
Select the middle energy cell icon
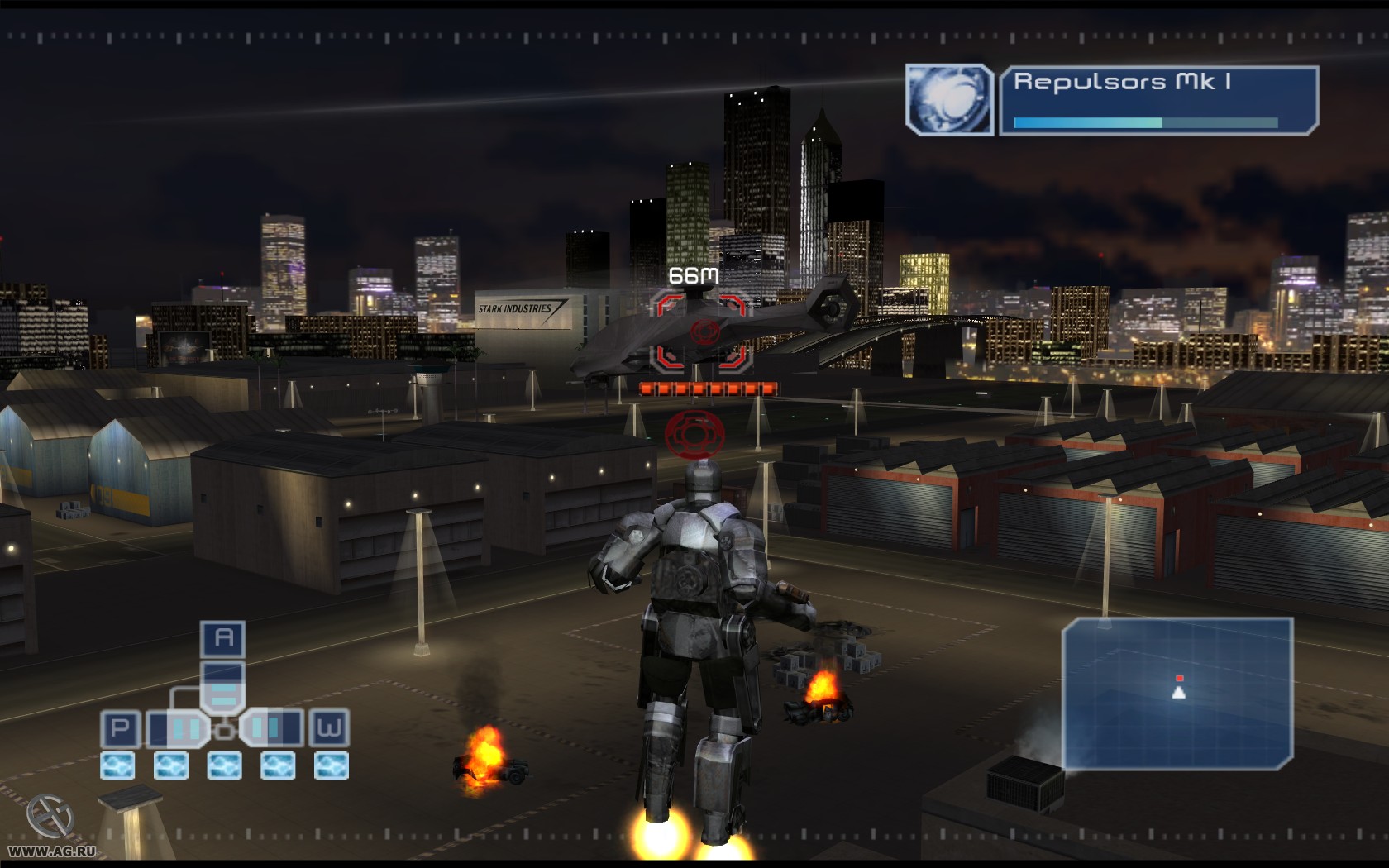coord(224,765)
